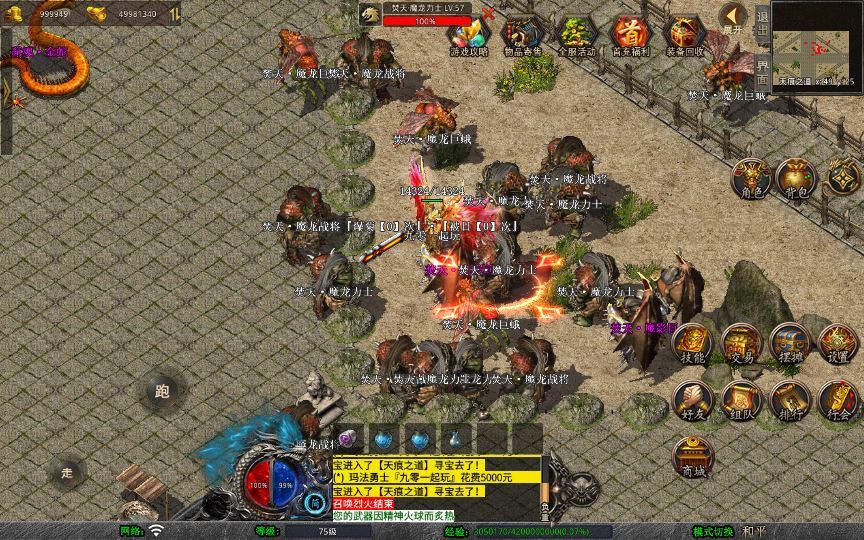Open the 好友 friends list
This screenshot has width=864, height=540.
pos(692,400)
